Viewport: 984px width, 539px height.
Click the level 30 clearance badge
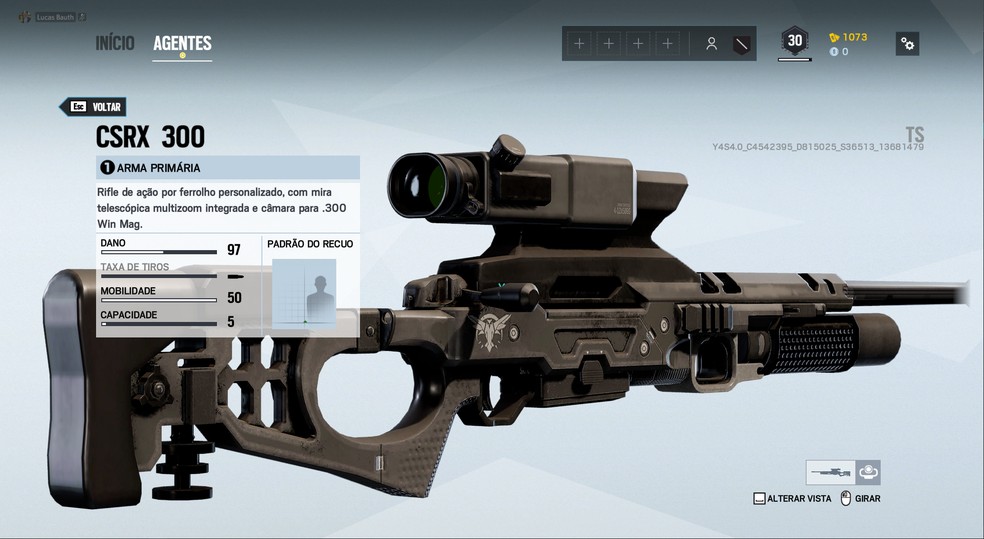click(795, 41)
